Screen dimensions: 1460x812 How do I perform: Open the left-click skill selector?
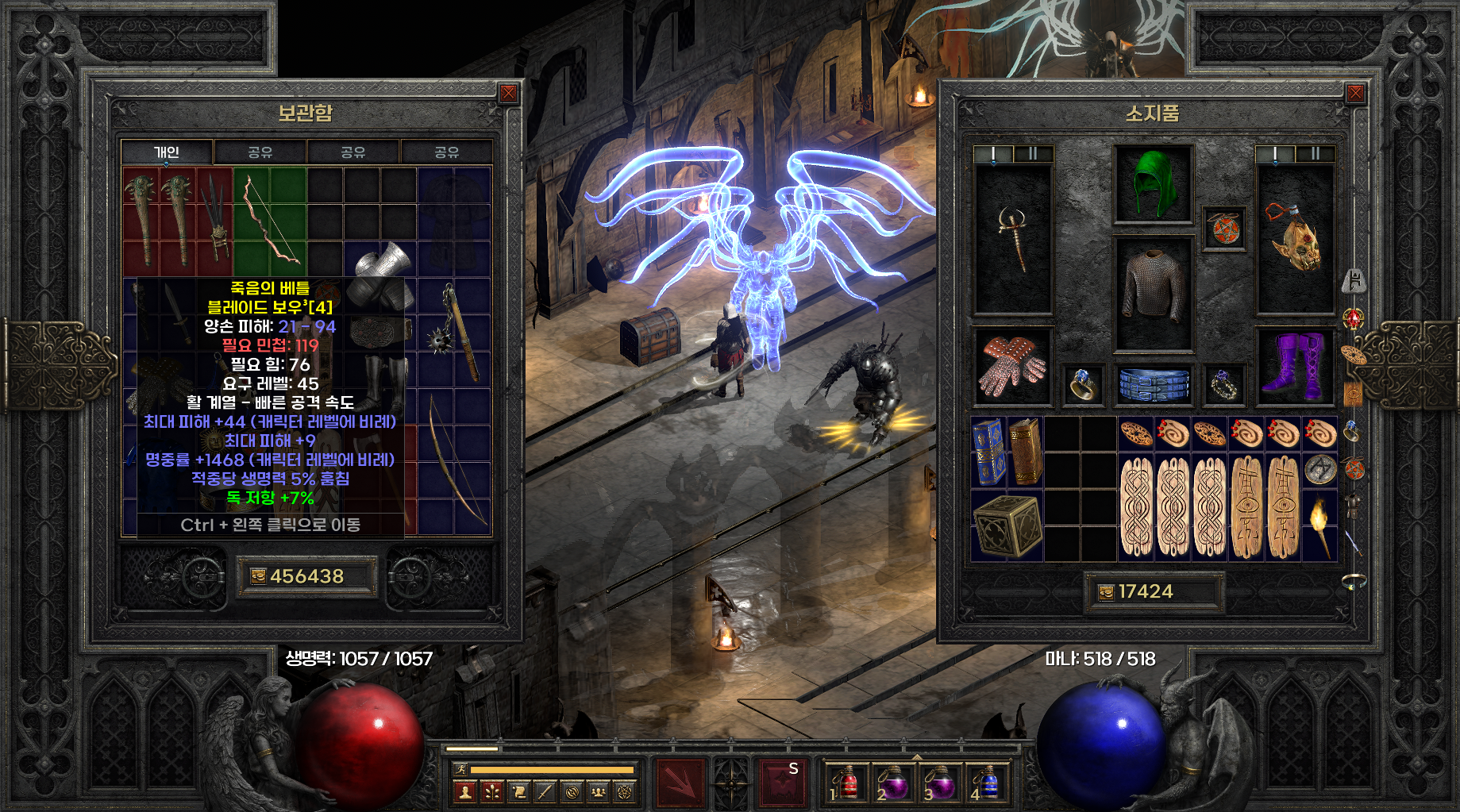[680, 783]
